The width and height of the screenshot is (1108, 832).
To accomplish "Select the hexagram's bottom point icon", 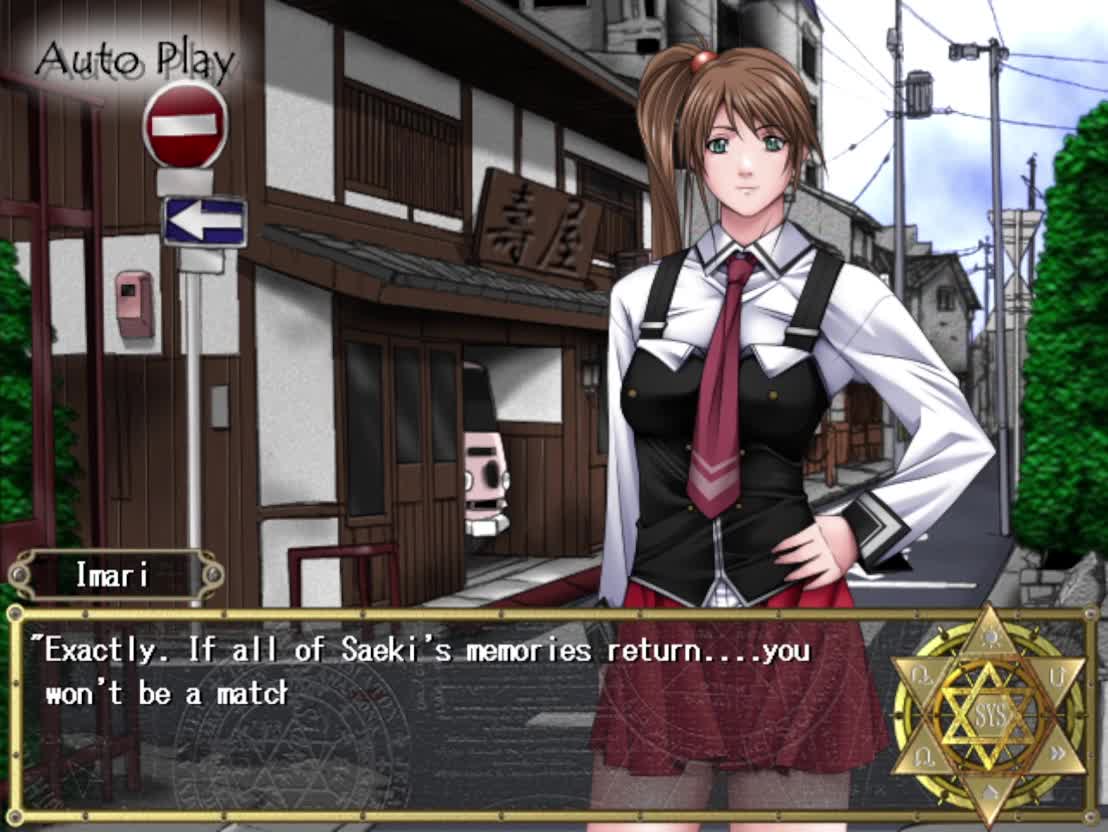I will [x=988, y=795].
